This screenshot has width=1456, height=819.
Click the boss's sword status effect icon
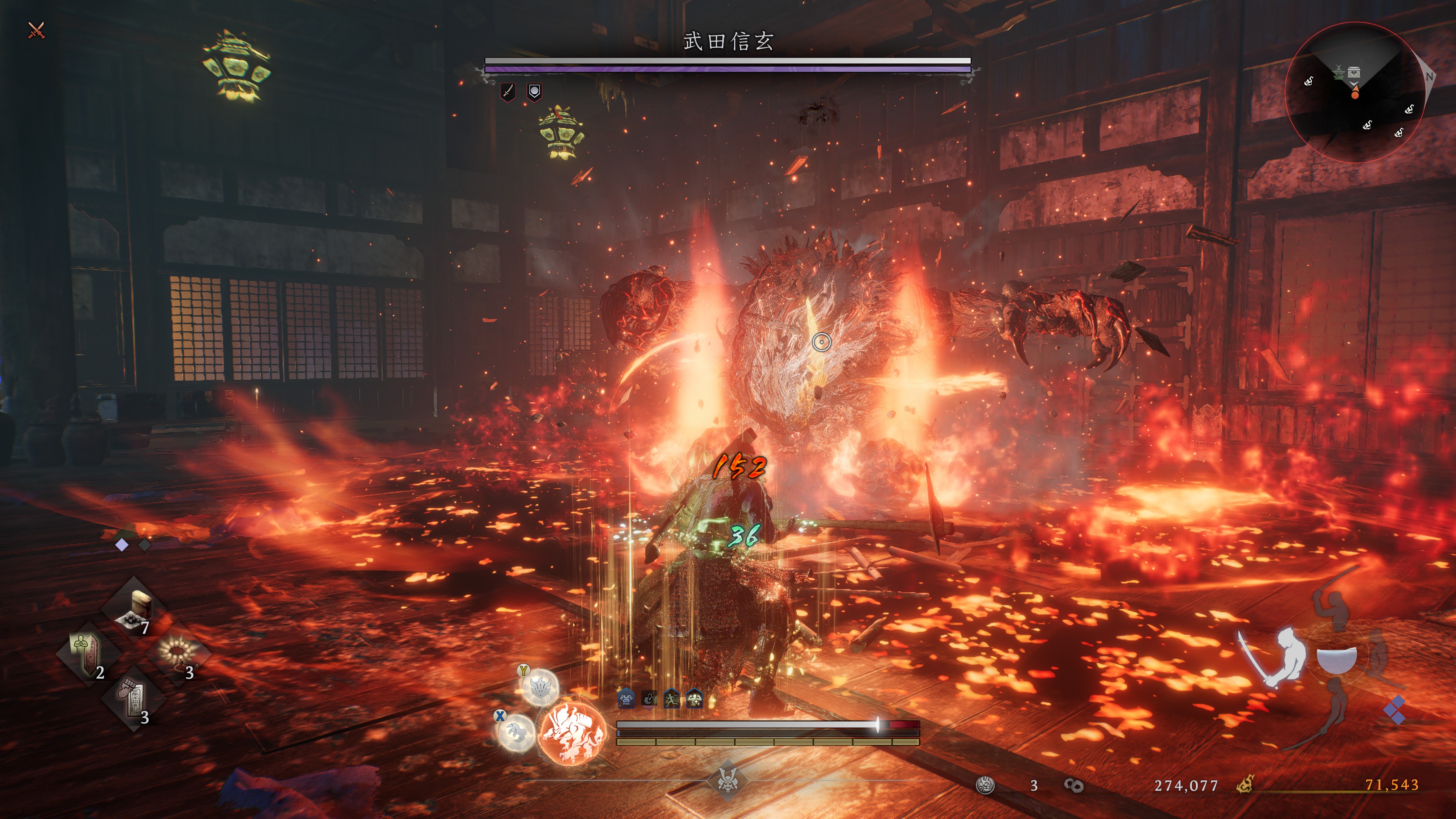point(508,91)
